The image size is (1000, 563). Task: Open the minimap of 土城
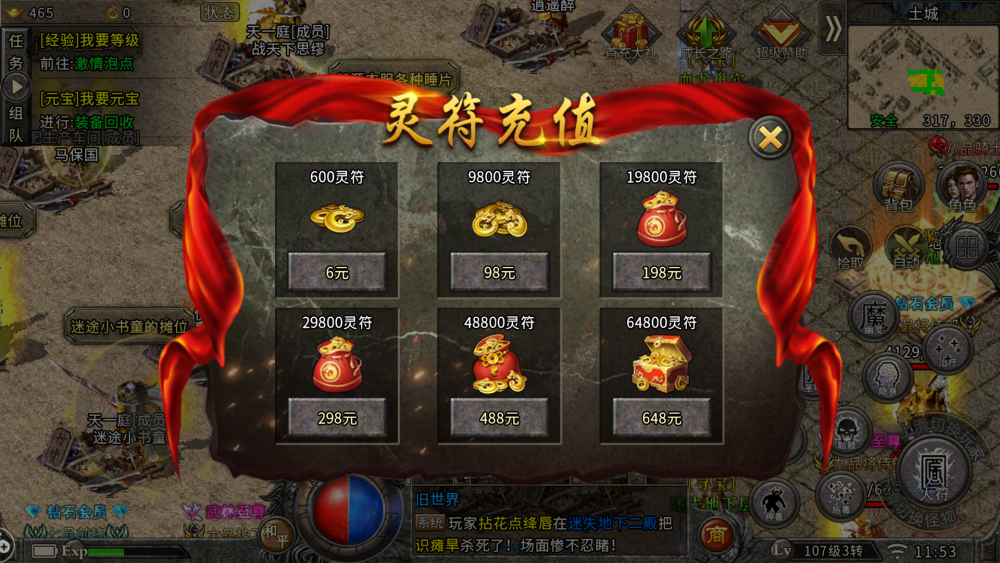point(922,77)
